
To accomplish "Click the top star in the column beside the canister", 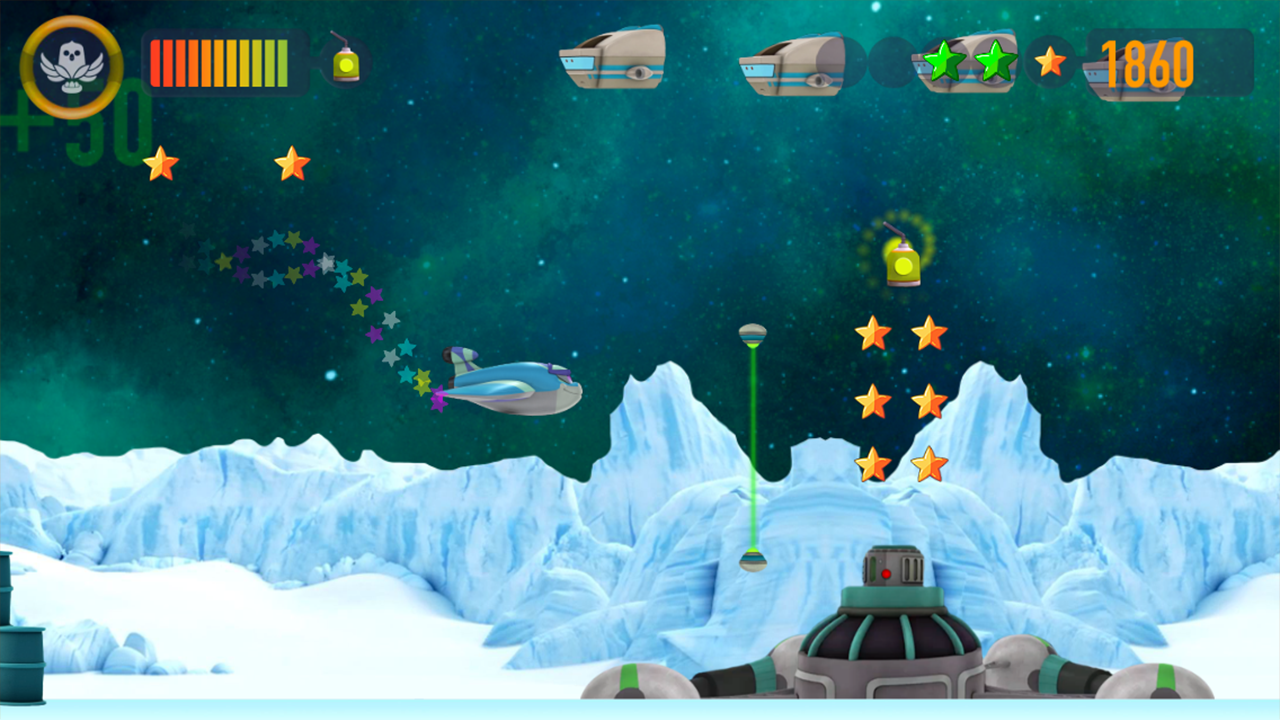I will pyautogui.click(x=875, y=332).
